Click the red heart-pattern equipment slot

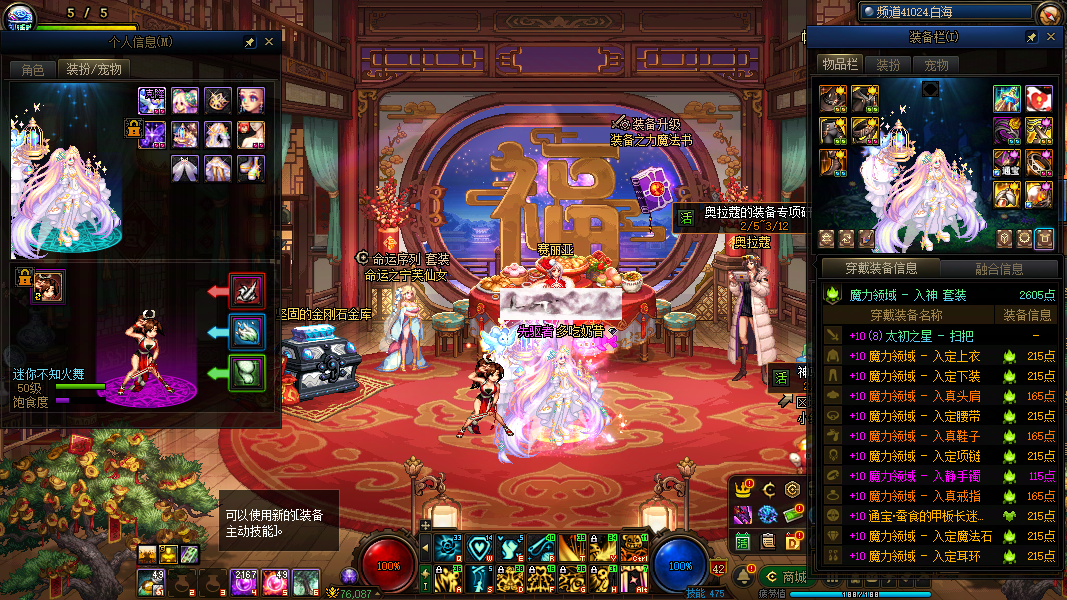click(1038, 98)
